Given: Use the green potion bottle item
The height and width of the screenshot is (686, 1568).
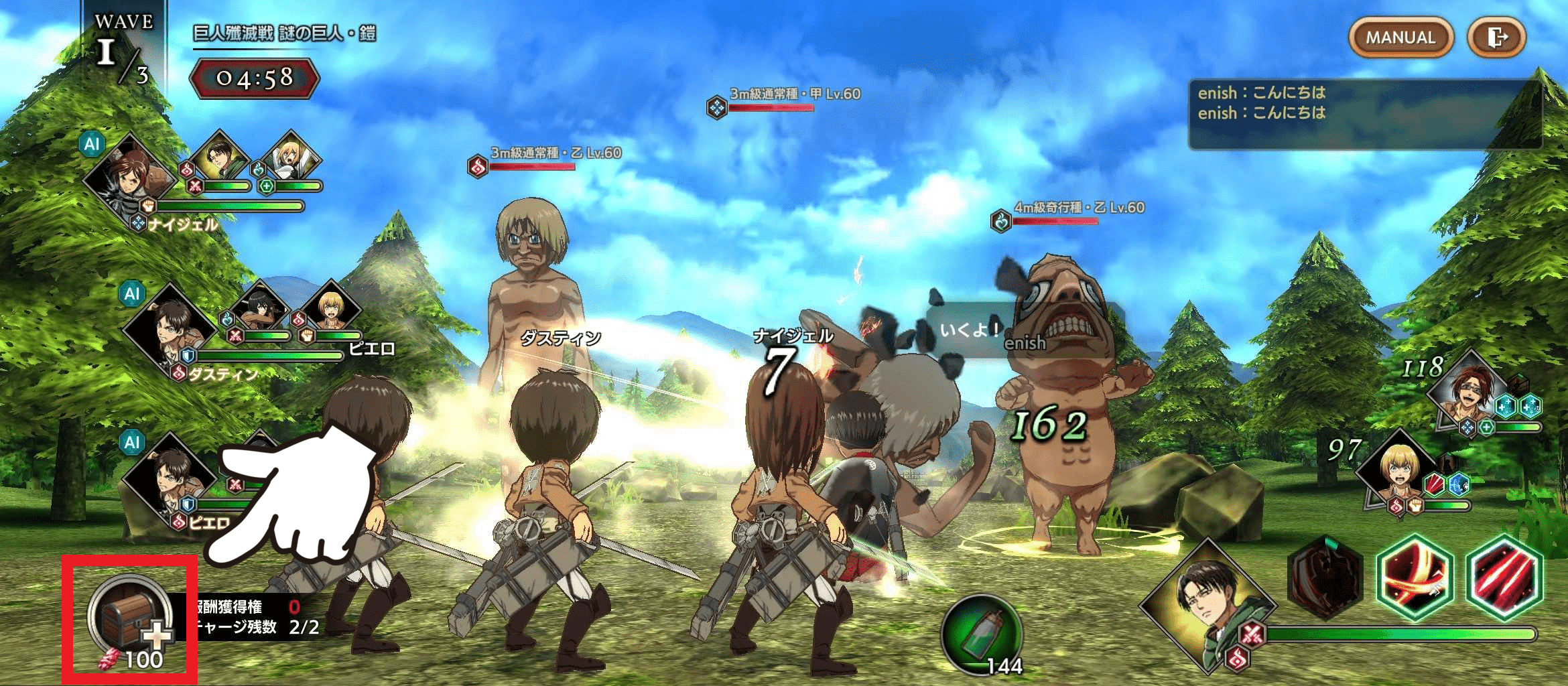Looking at the screenshot, I should pos(981,634).
